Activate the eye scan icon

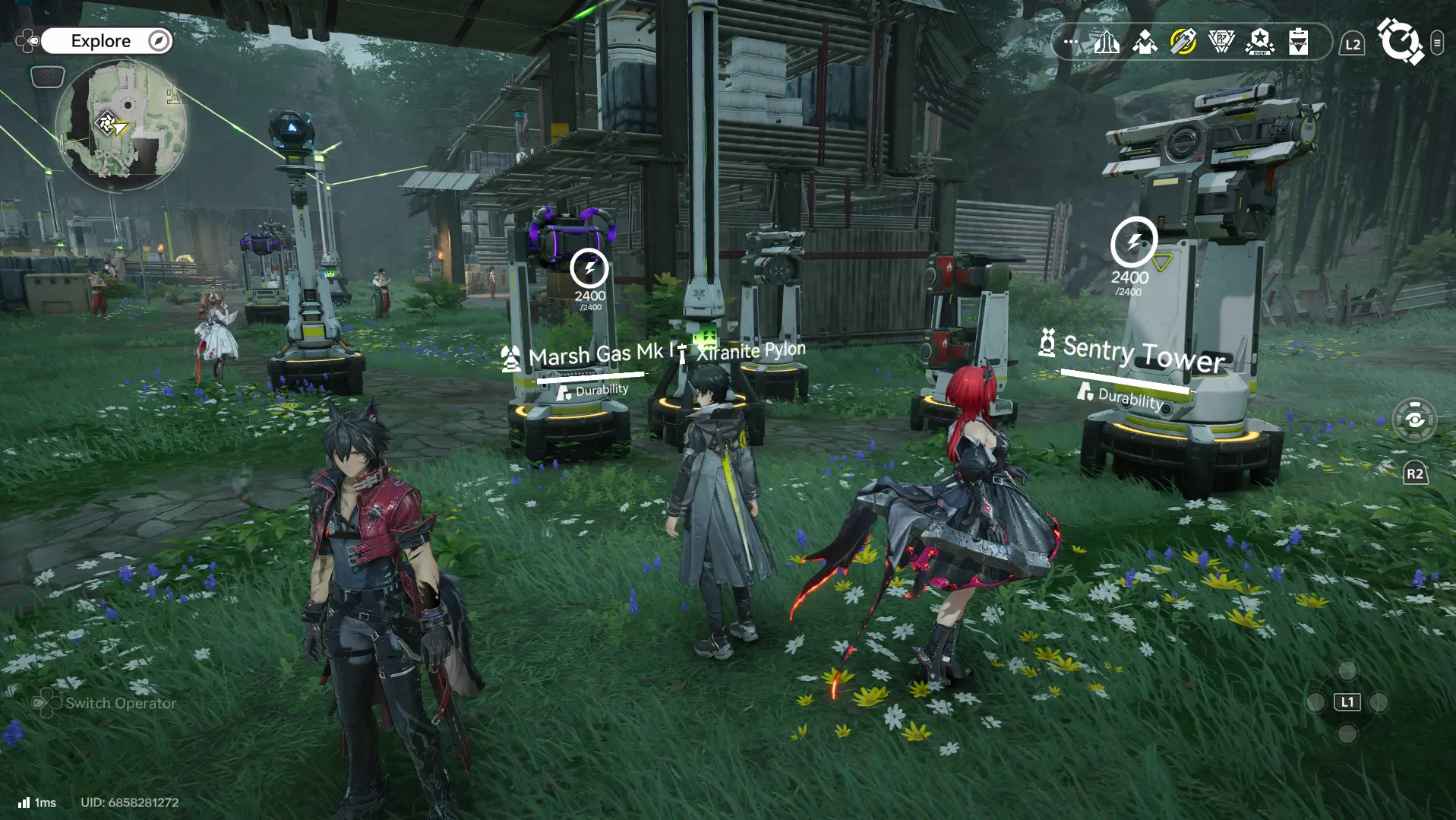click(1414, 419)
